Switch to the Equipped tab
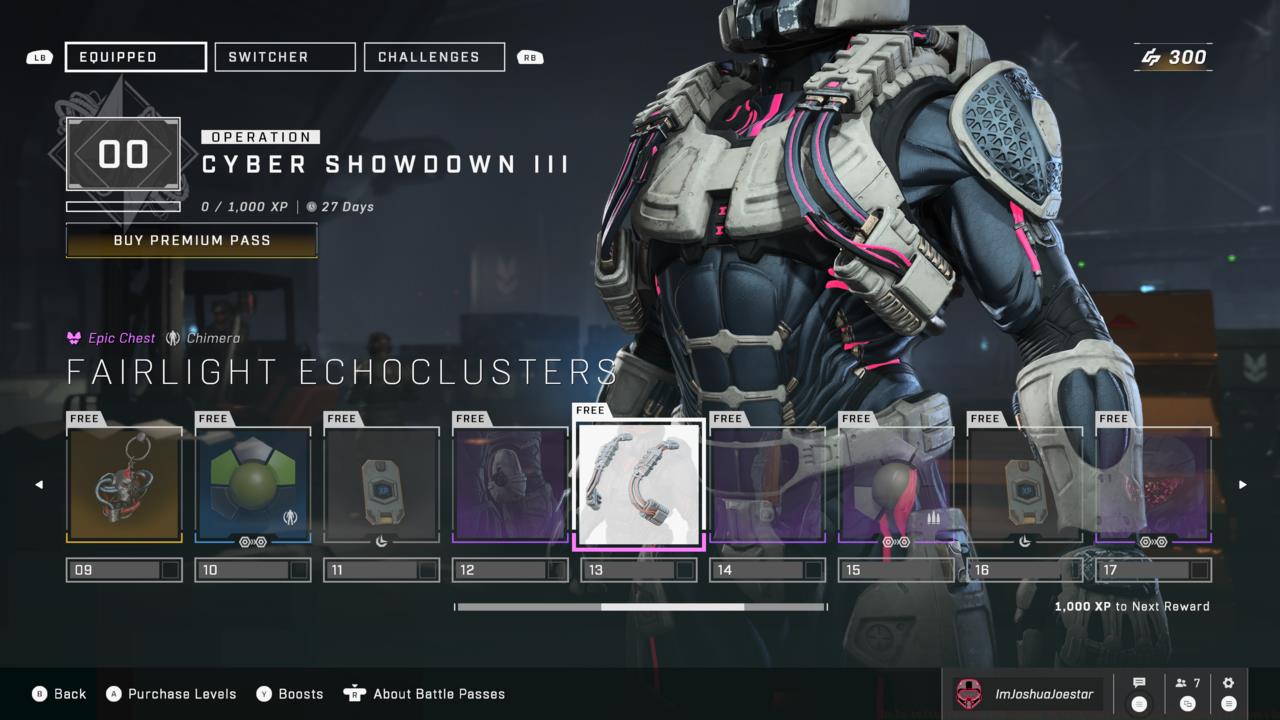Image resolution: width=1280 pixels, height=720 pixels. pyautogui.click(x=136, y=57)
